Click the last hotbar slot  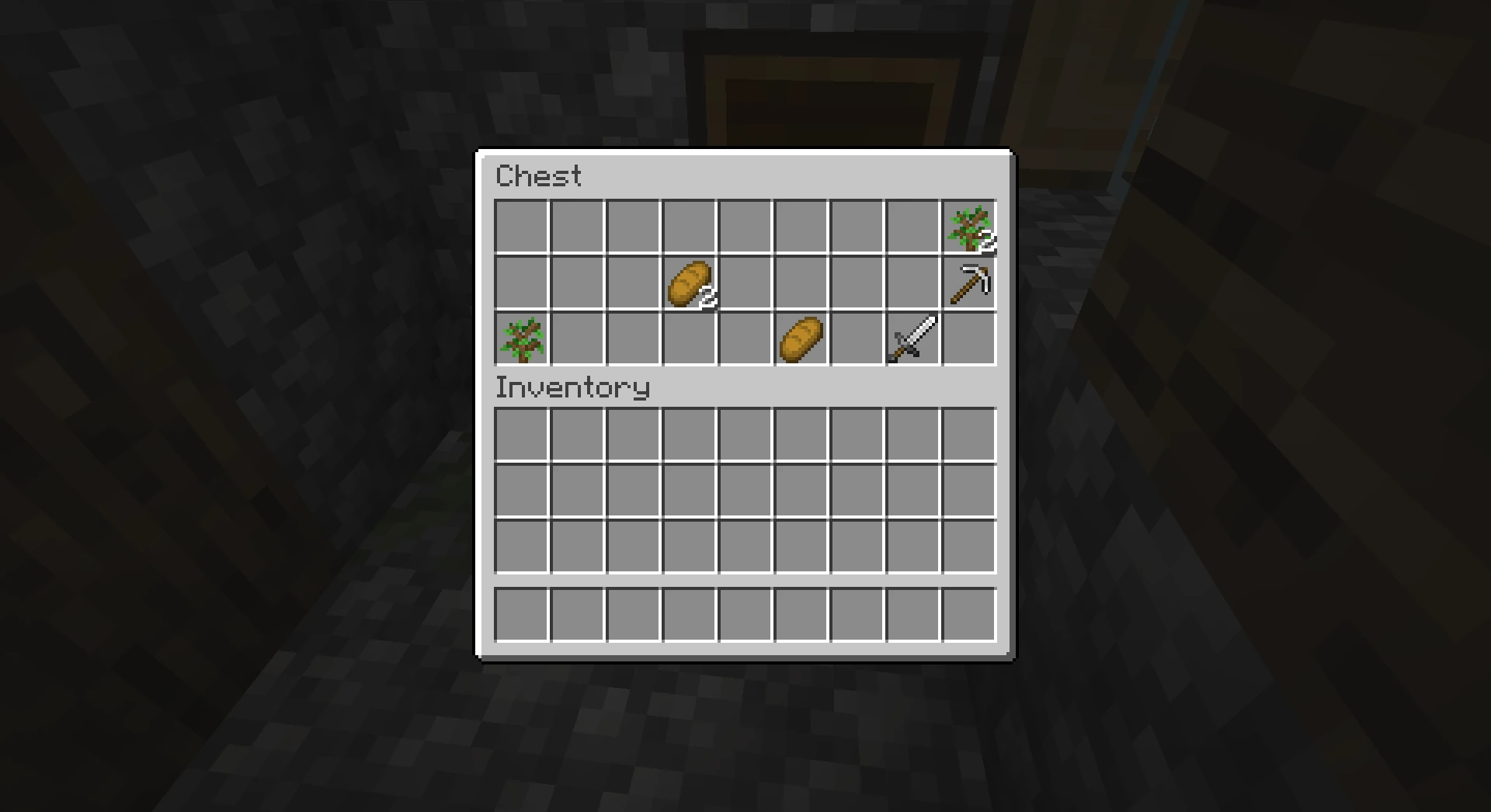(x=968, y=613)
